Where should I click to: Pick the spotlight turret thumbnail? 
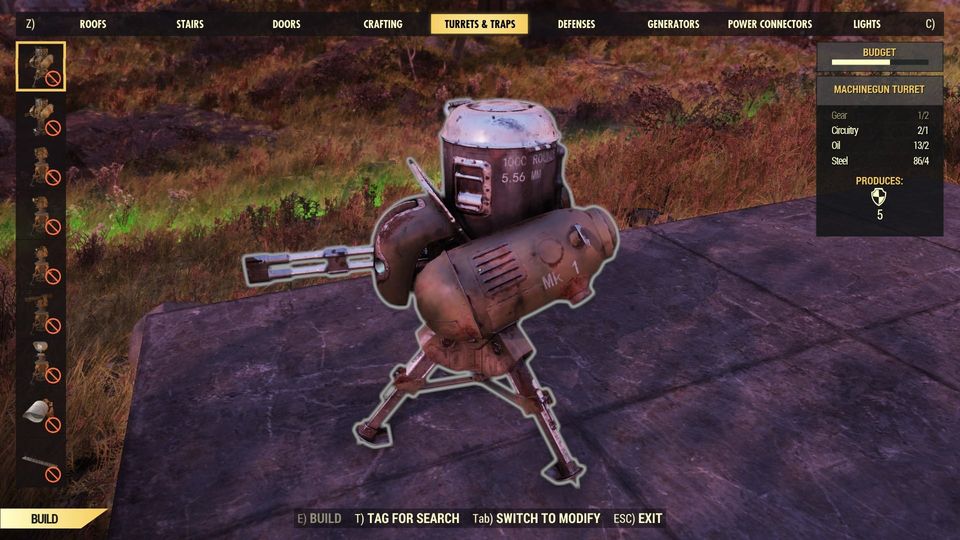click(41, 361)
